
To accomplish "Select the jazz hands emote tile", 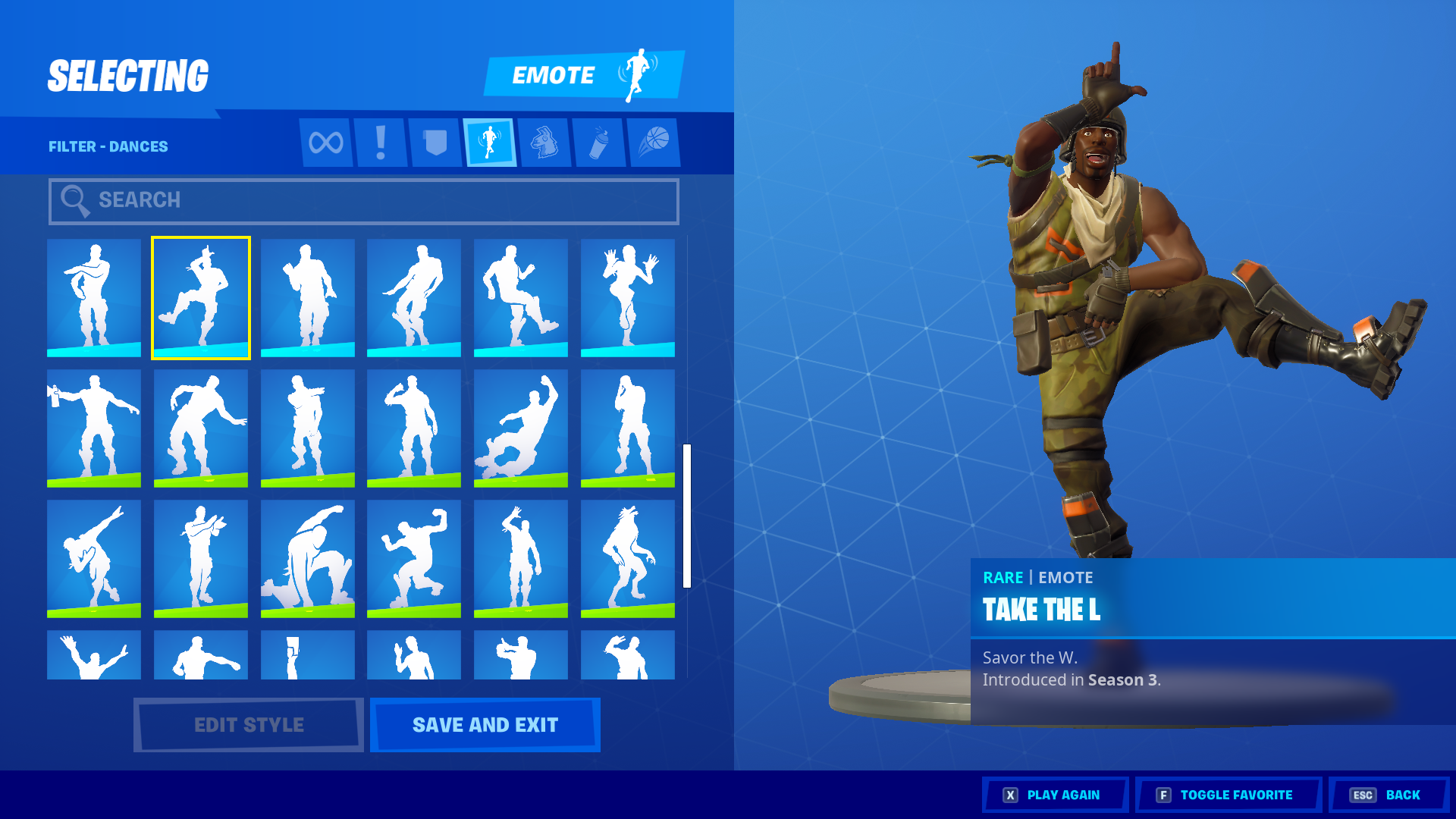I will (628, 297).
